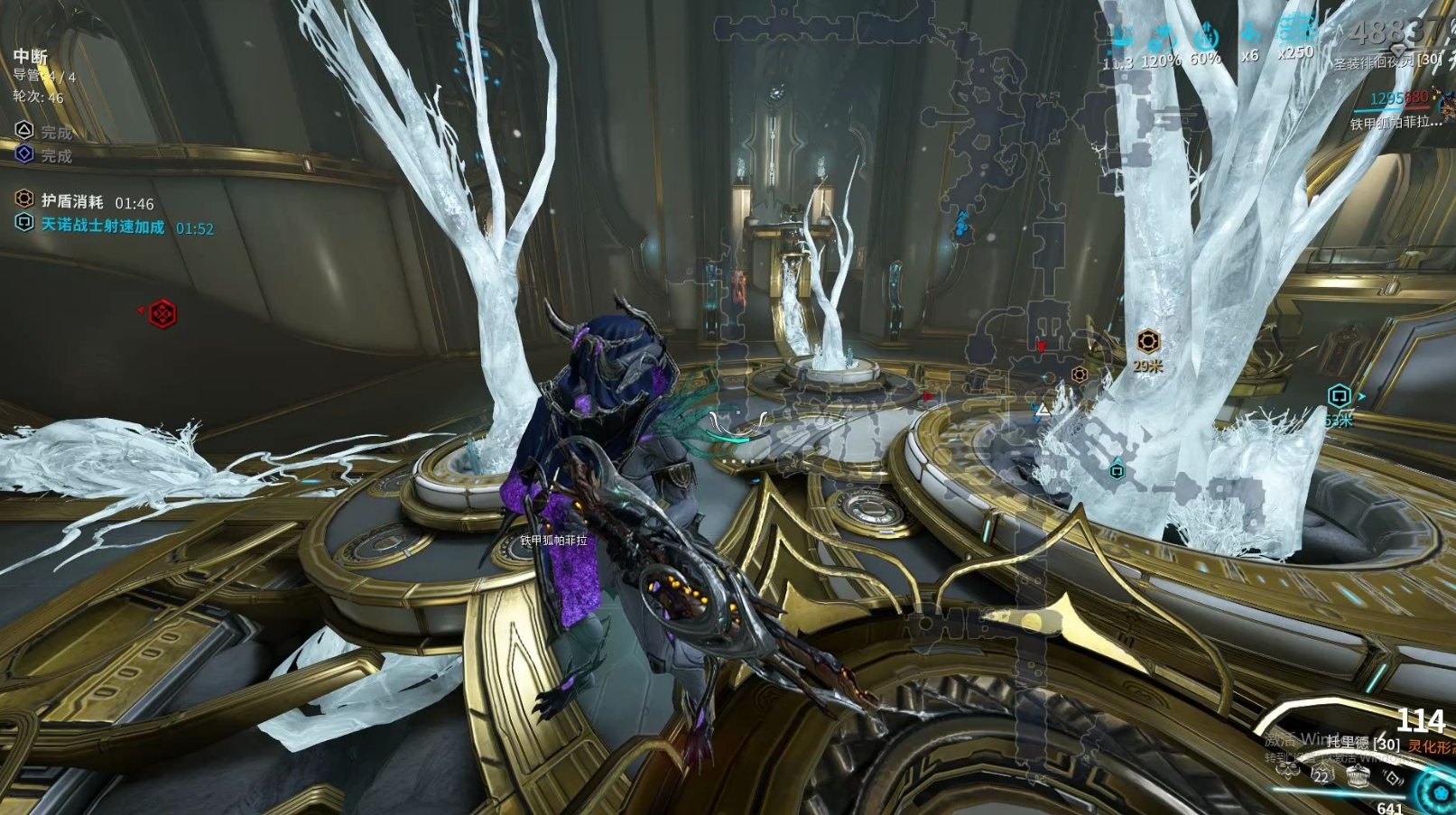
Task: Click the blue diamond conduit icon marked 完成
Action: pos(24,154)
